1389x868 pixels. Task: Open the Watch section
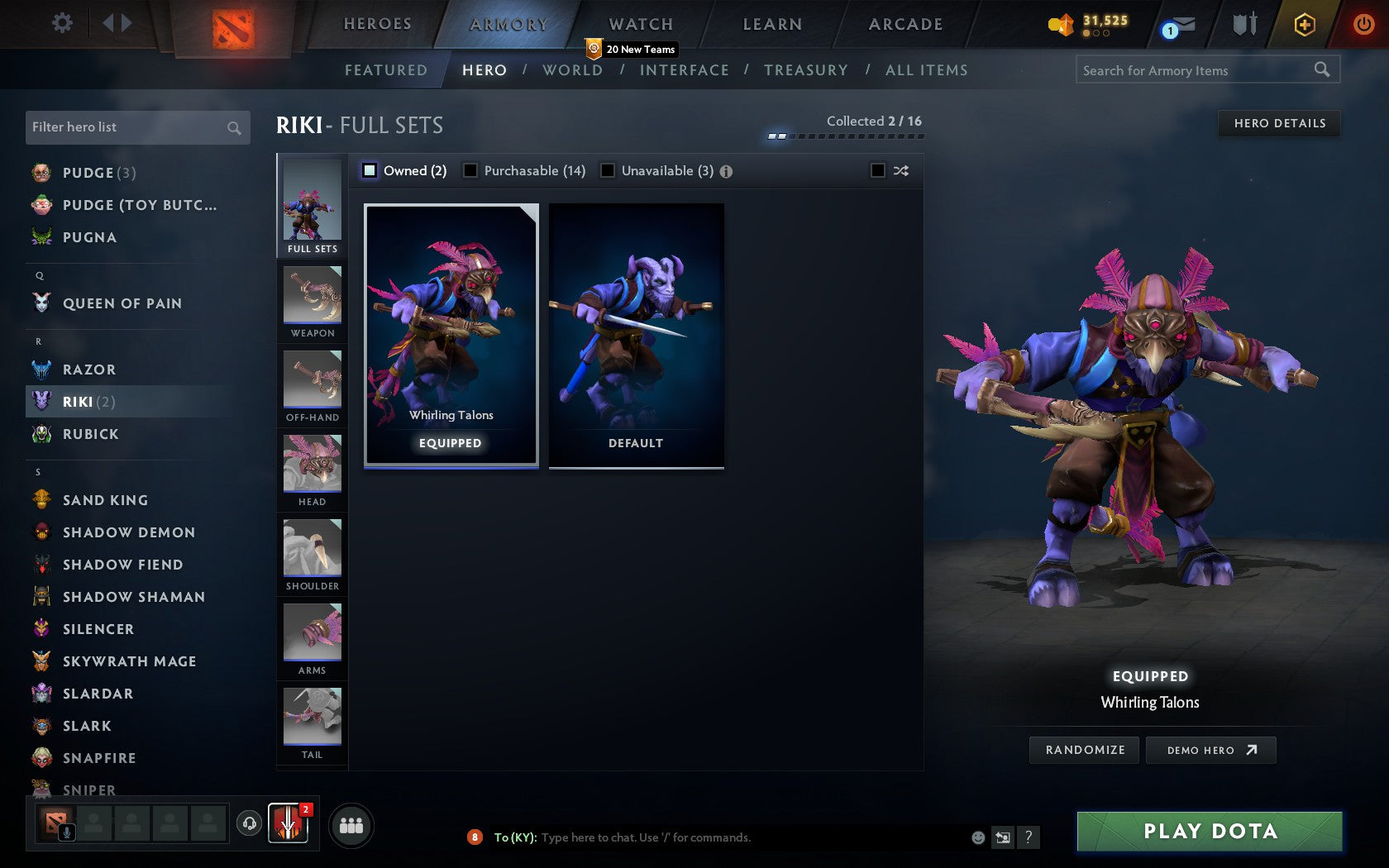639,23
